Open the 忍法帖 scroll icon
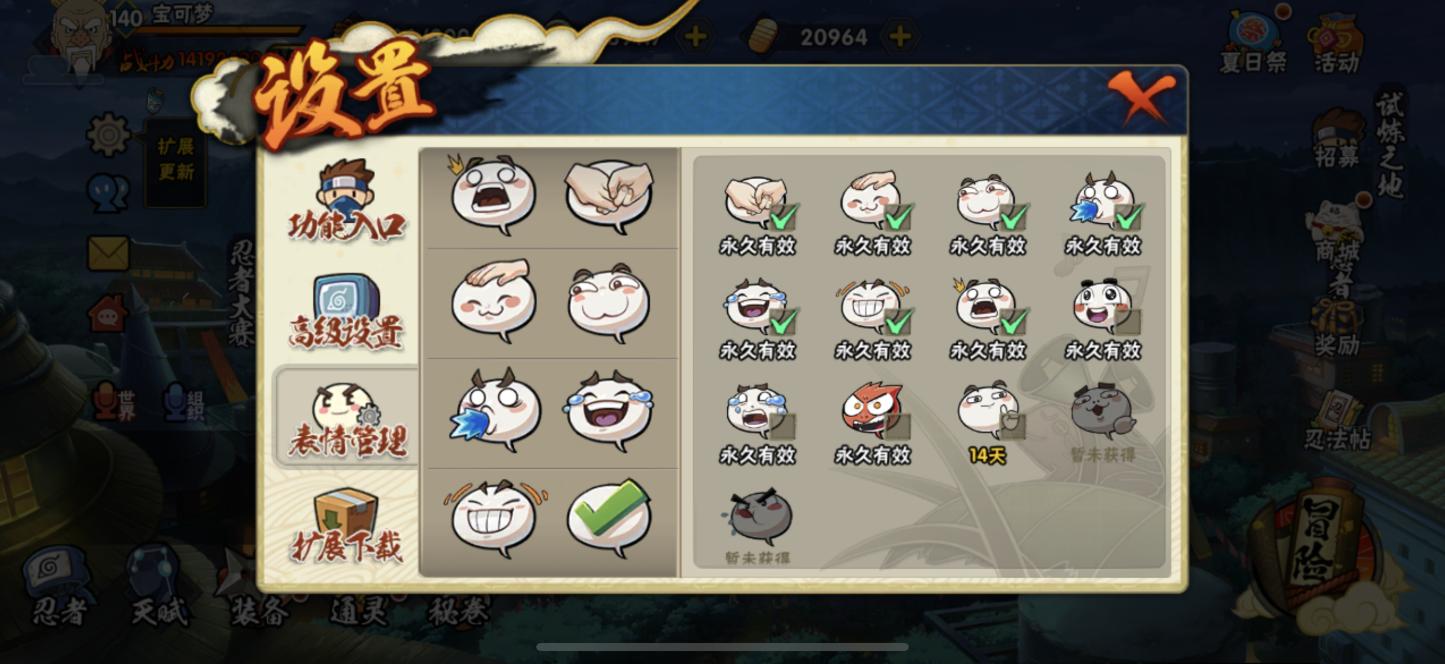 pyautogui.click(x=1337, y=418)
